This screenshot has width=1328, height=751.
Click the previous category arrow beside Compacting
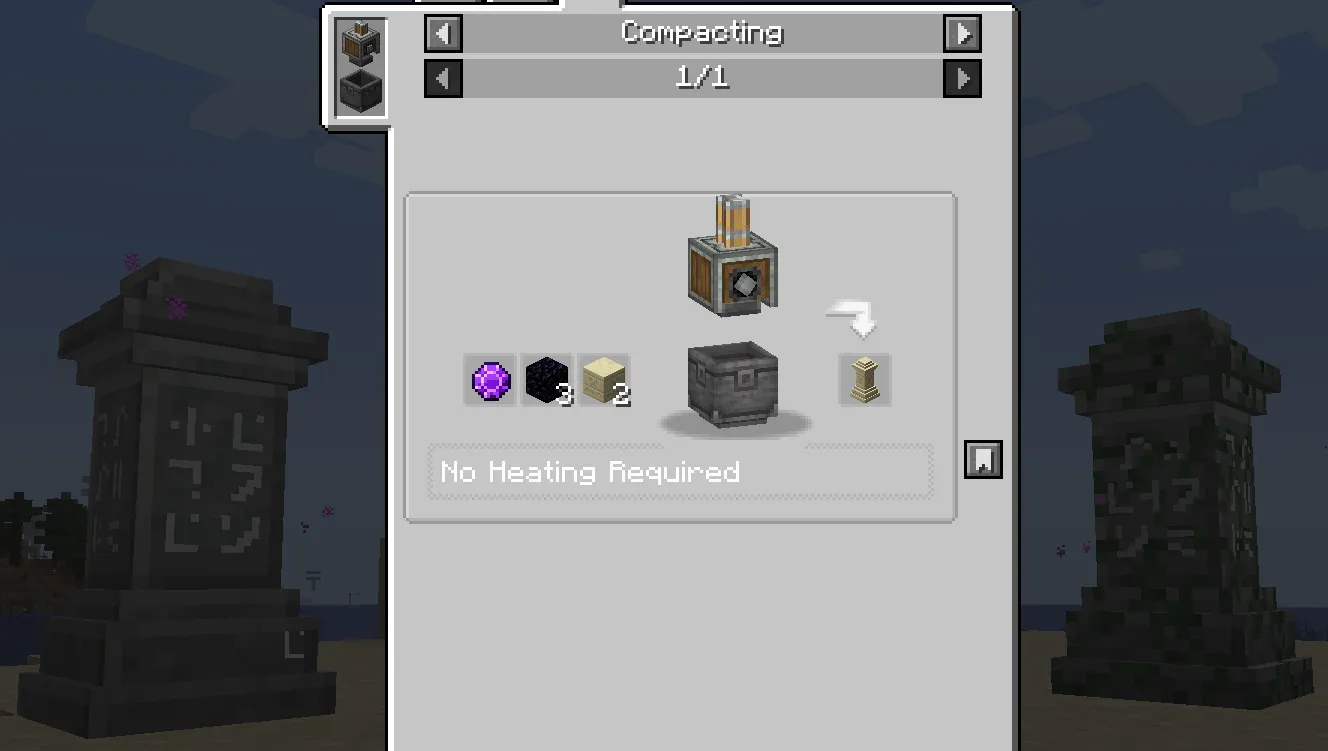pos(443,33)
